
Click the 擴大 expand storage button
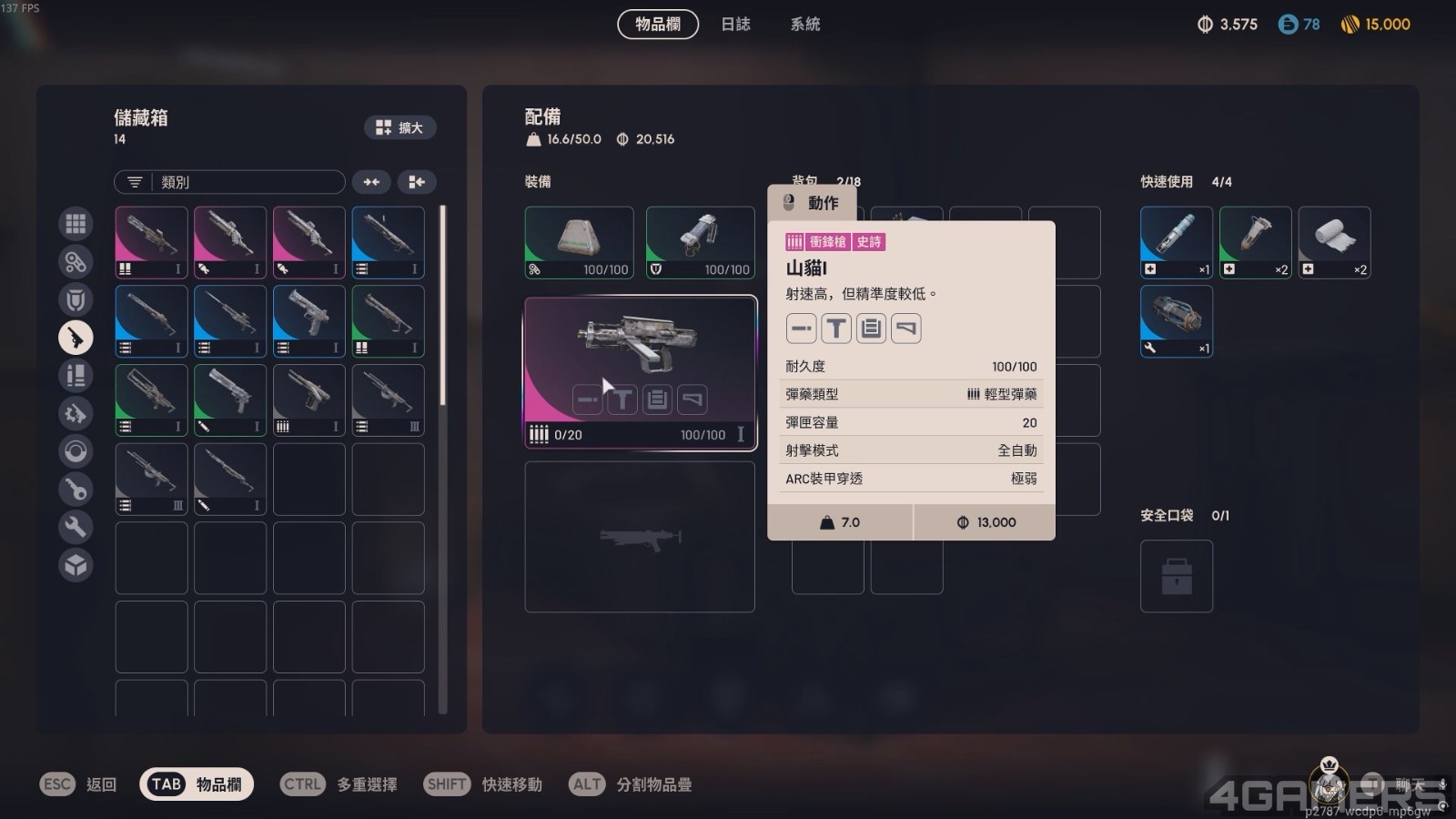click(x=399, y=127)
